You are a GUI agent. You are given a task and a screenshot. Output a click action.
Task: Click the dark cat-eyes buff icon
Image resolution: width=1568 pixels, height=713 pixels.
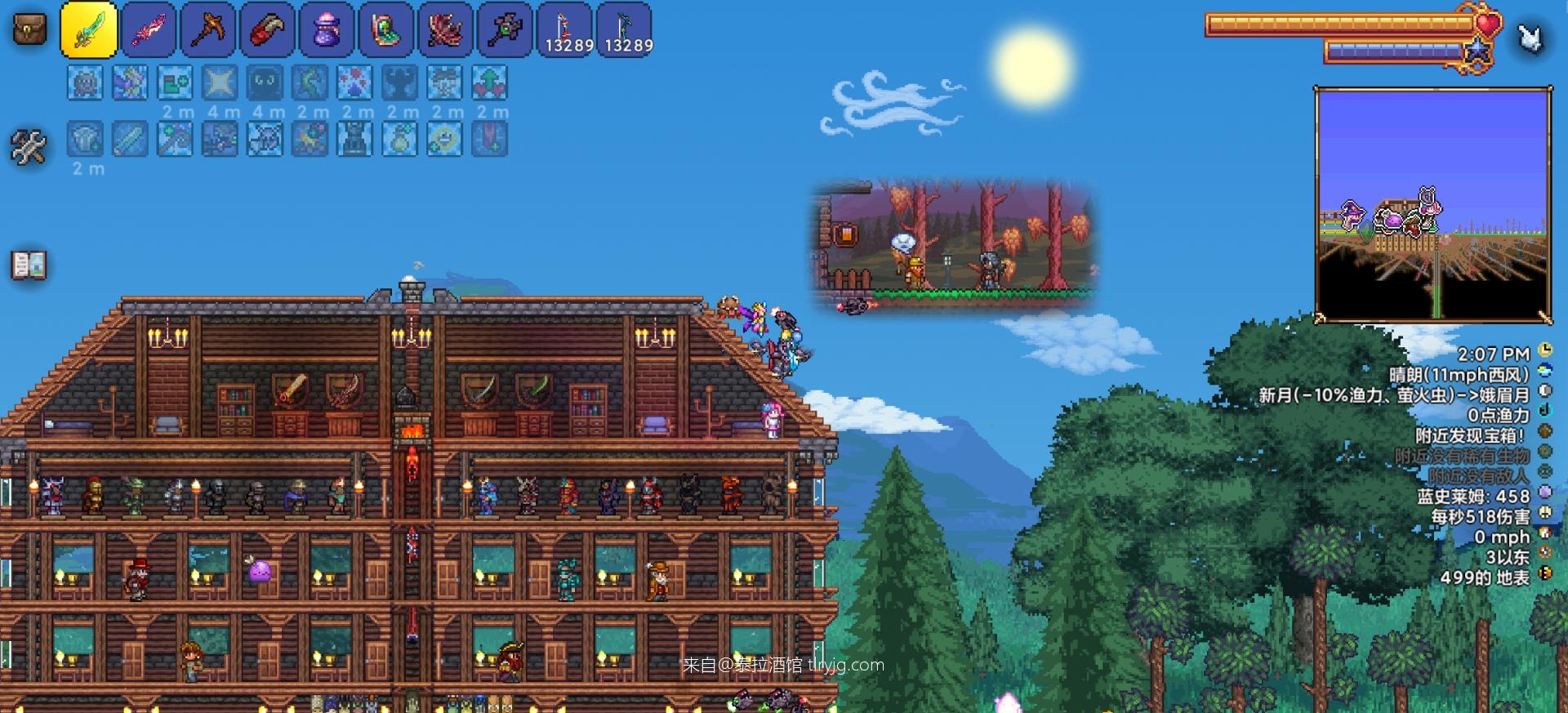pos(265,82)
